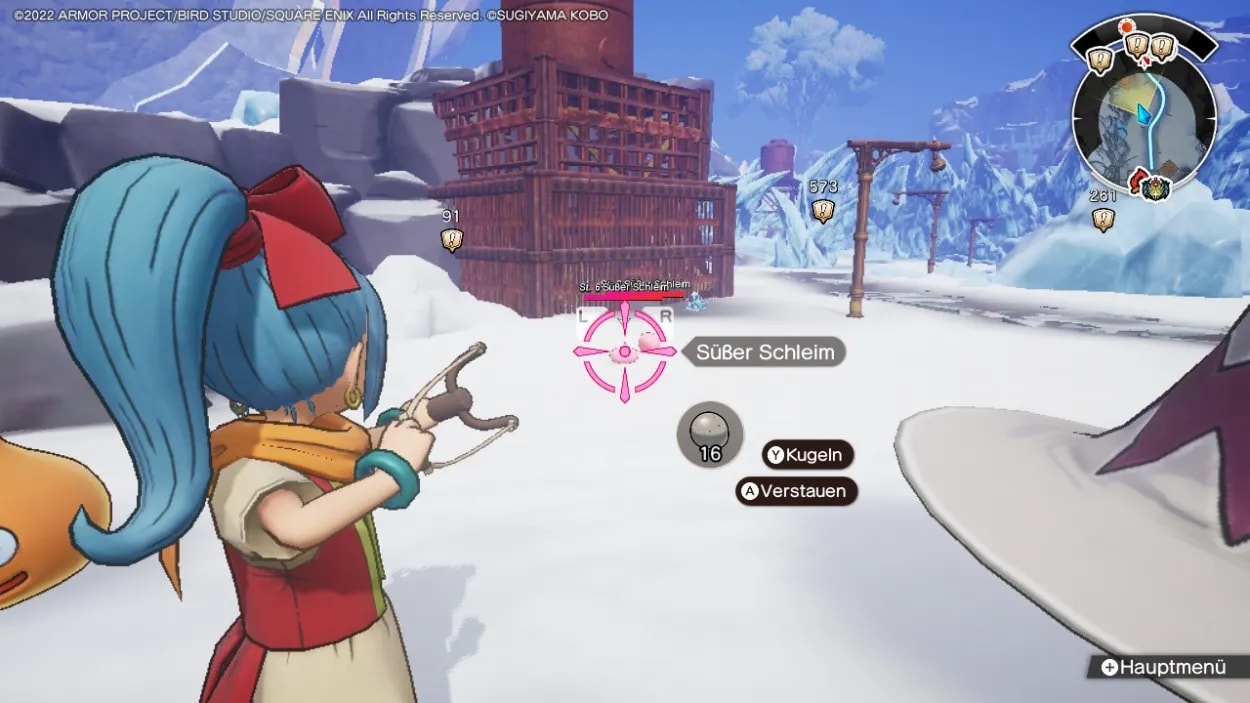Open the Hauptmenü
Viewport: 1250px width, 703px height.
[x=1163, y=667]
